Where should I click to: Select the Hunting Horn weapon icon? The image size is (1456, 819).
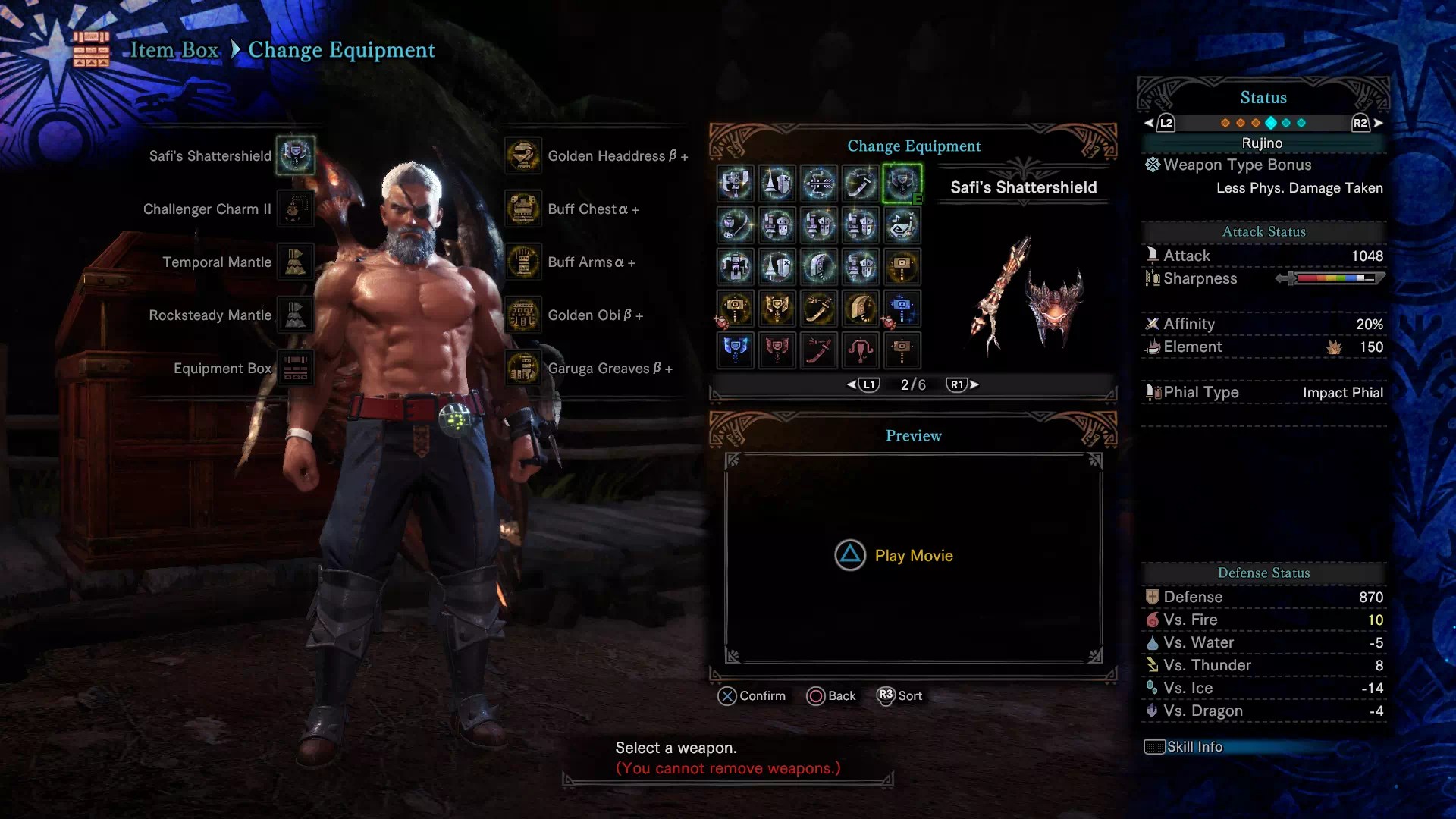coord(902,225)
